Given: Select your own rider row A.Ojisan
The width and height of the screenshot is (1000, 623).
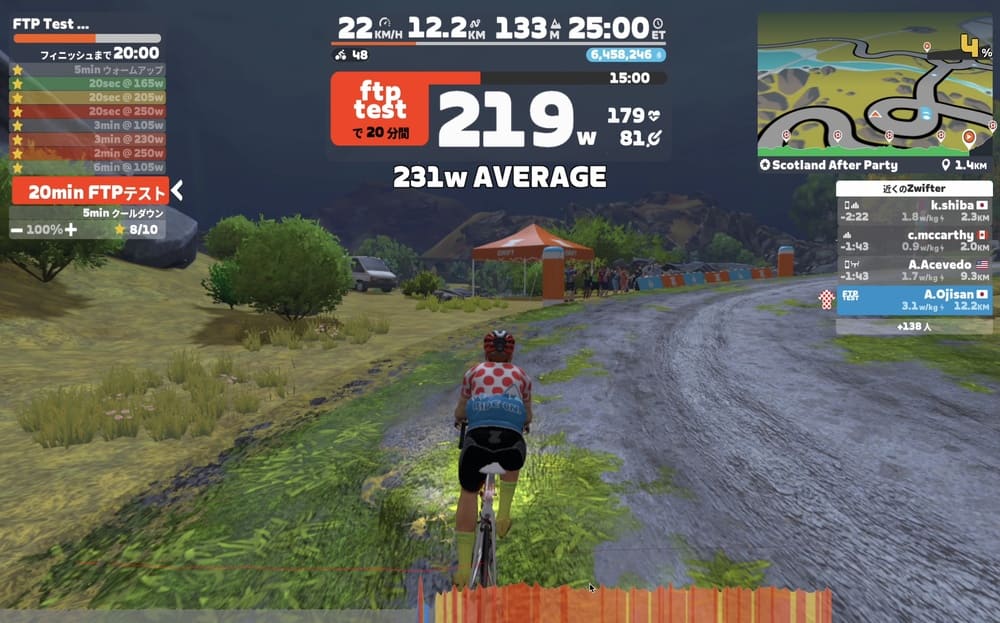Looking at the screenshot, I should pos(914,299).
